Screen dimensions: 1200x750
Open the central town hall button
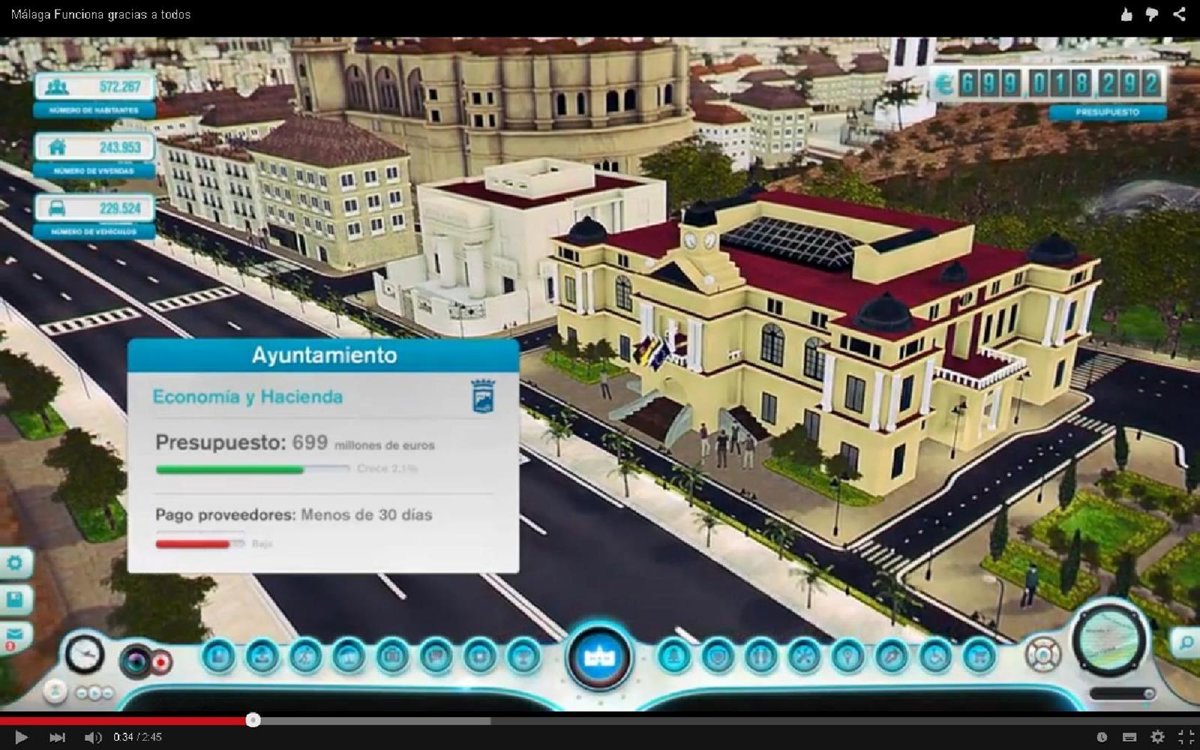point(599,657)
